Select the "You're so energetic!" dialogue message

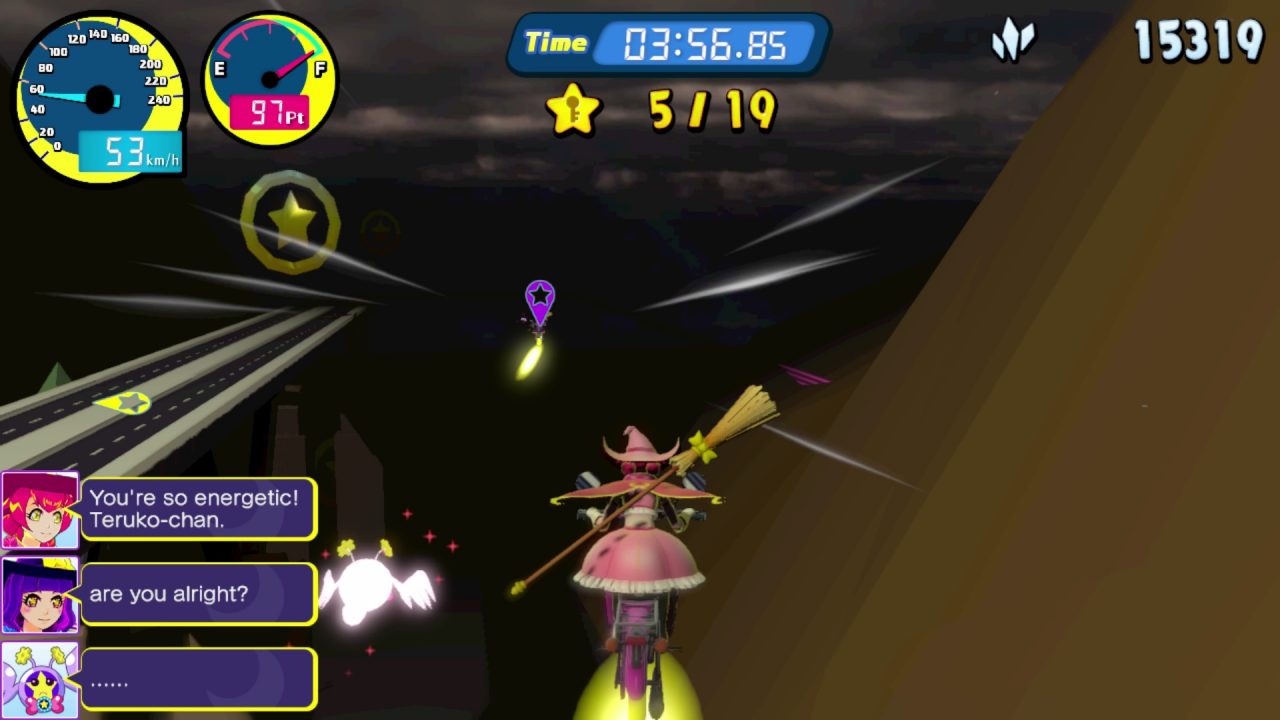[198, 509]
